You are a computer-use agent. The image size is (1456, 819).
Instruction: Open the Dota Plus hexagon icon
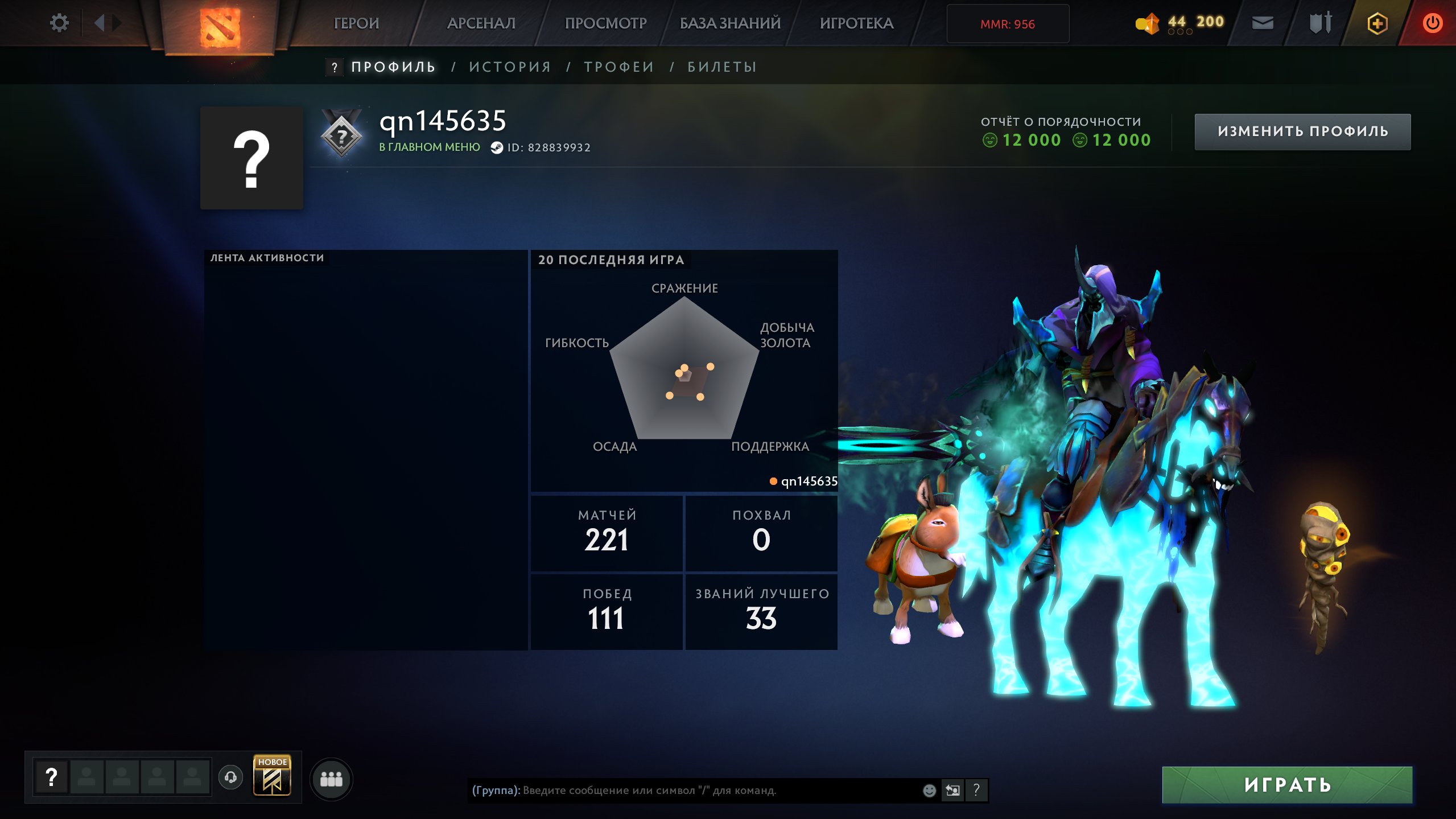(1377, 23)
